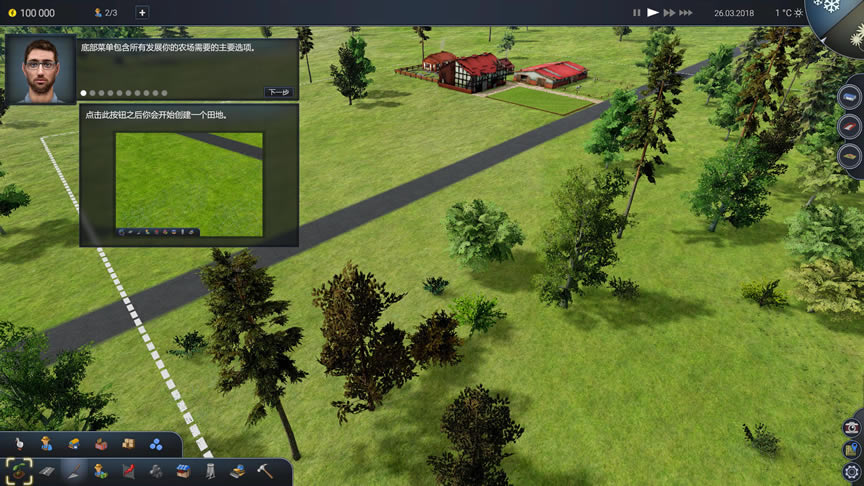Pause the game time

click(x=636, y=13)
